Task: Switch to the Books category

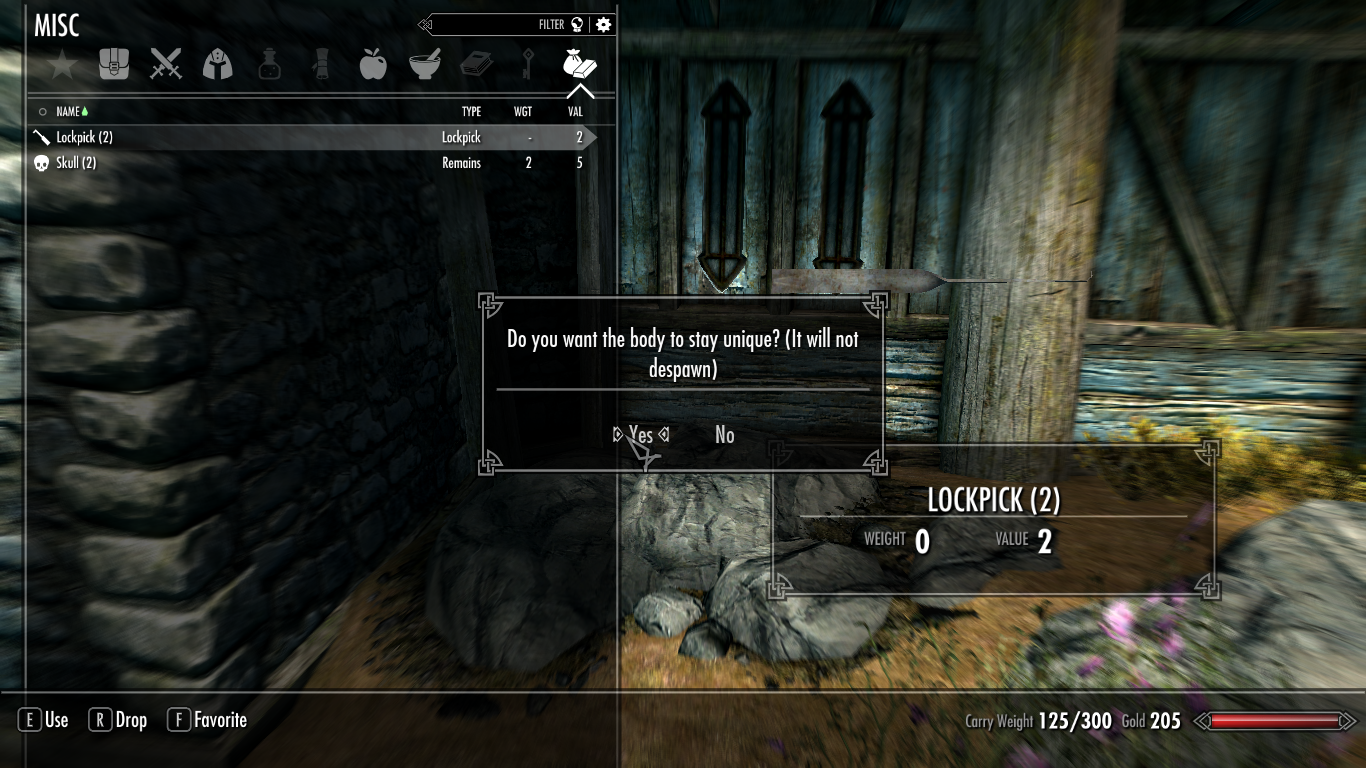Action: click(476, 65)
